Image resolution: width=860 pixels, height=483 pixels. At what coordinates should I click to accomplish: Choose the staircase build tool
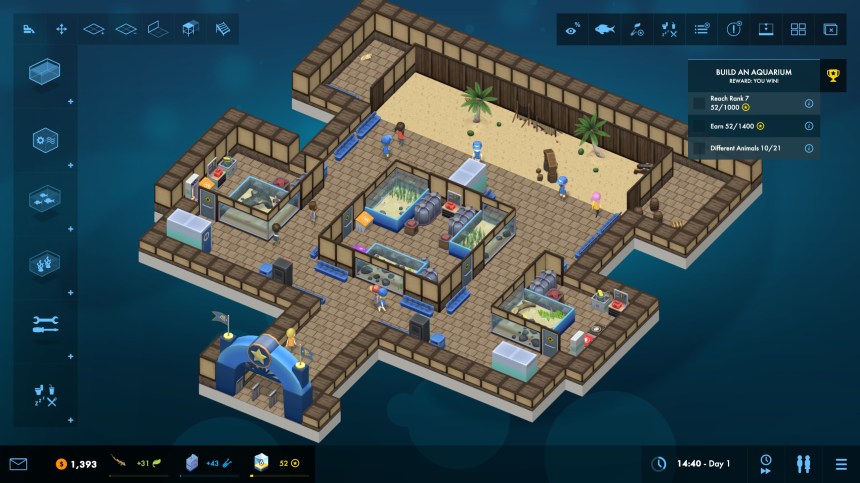pyautogui.click(x=222, y=29)
